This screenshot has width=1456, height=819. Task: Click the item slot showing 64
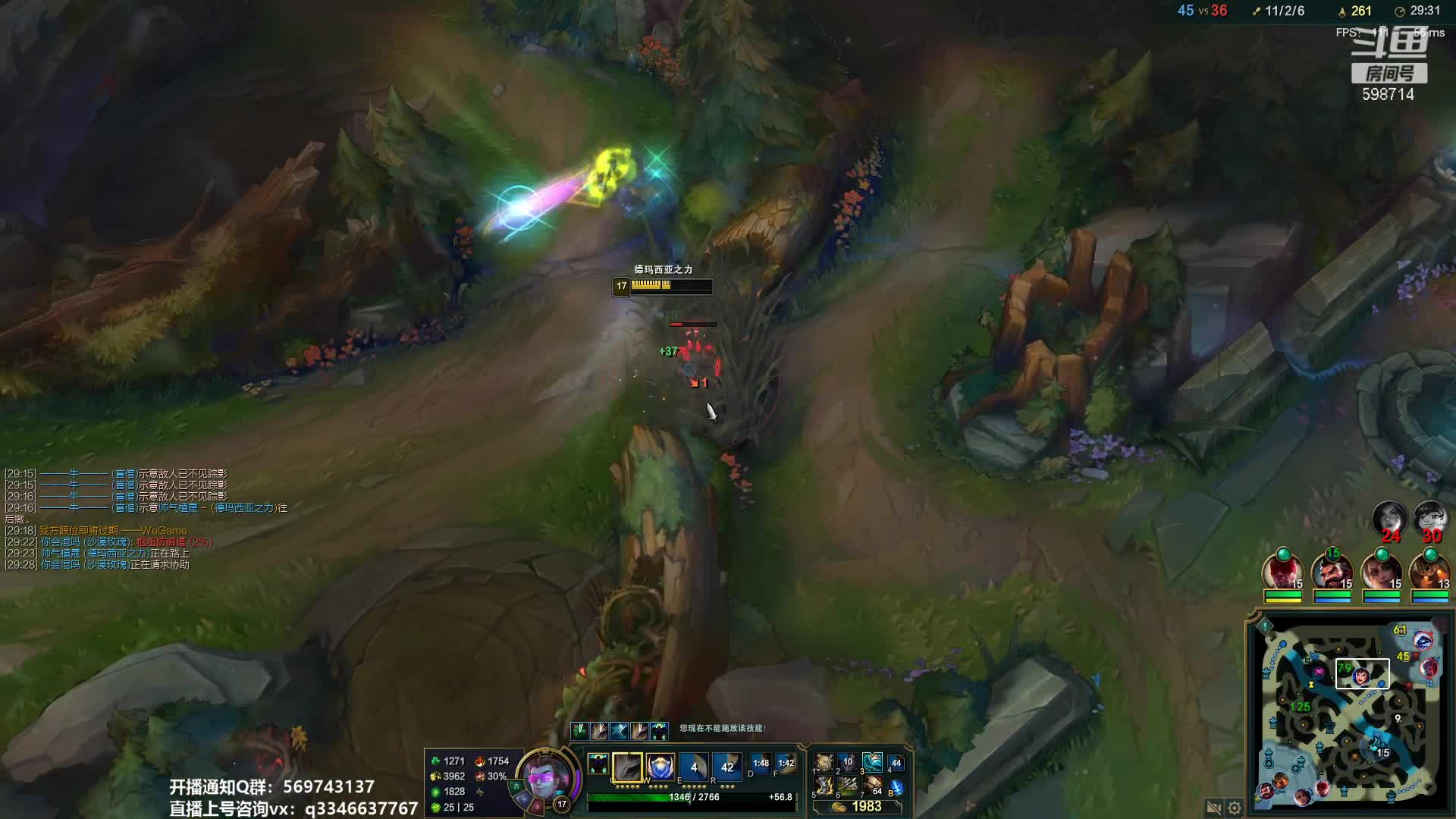click(x=872, y=786)
